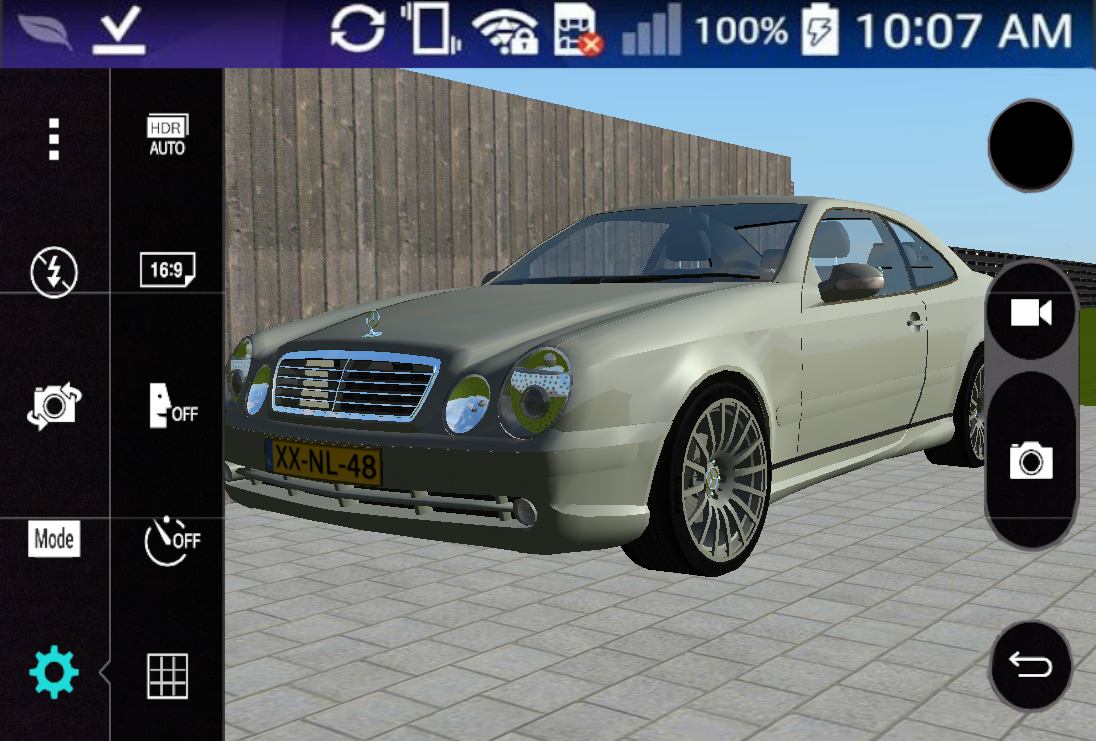This screenshot has height=741, width=1096.
Task: Switch camera with the flip icon
Action: pos(54,406)
